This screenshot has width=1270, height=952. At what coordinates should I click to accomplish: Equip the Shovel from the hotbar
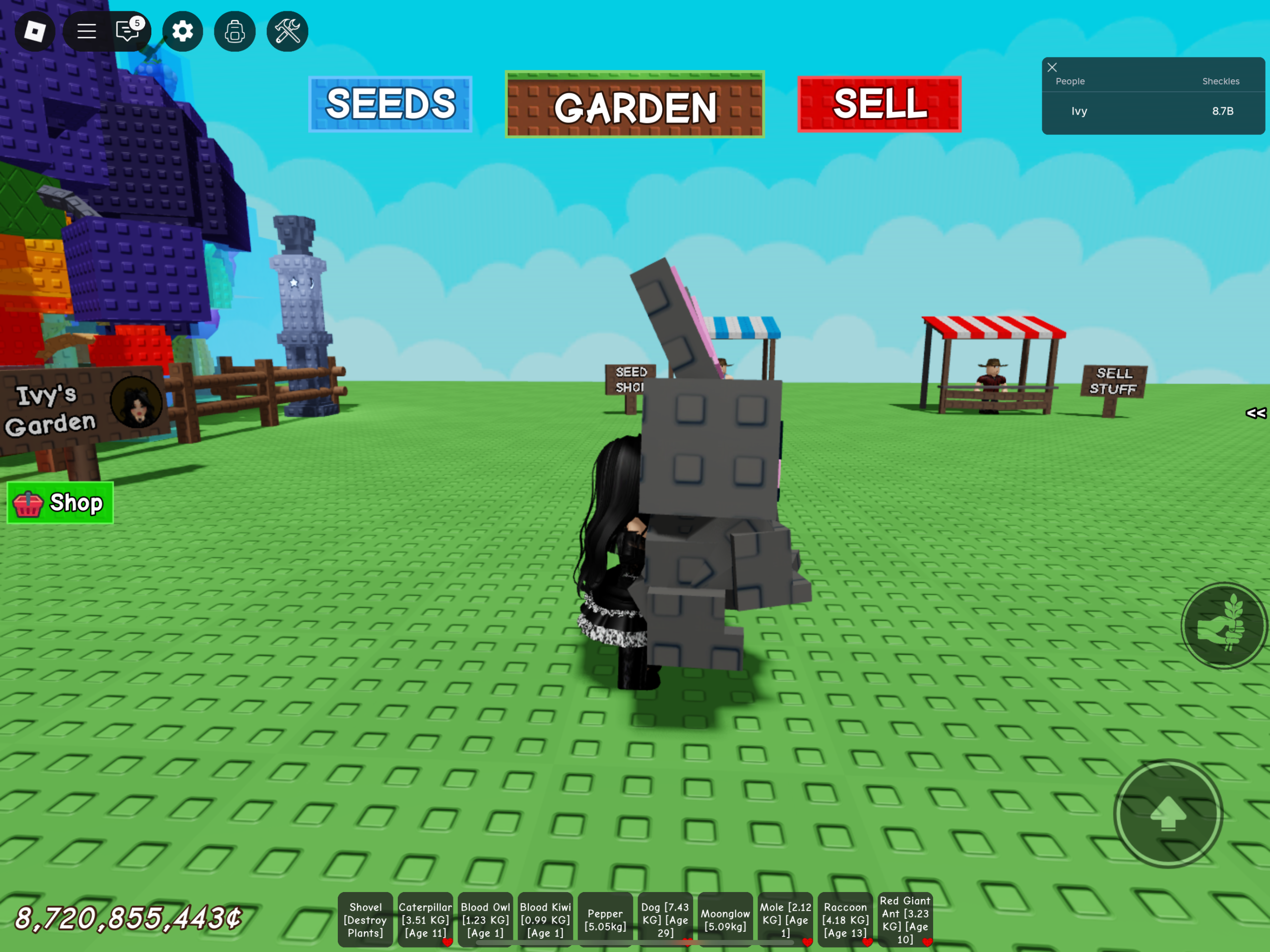click(365, 919)
